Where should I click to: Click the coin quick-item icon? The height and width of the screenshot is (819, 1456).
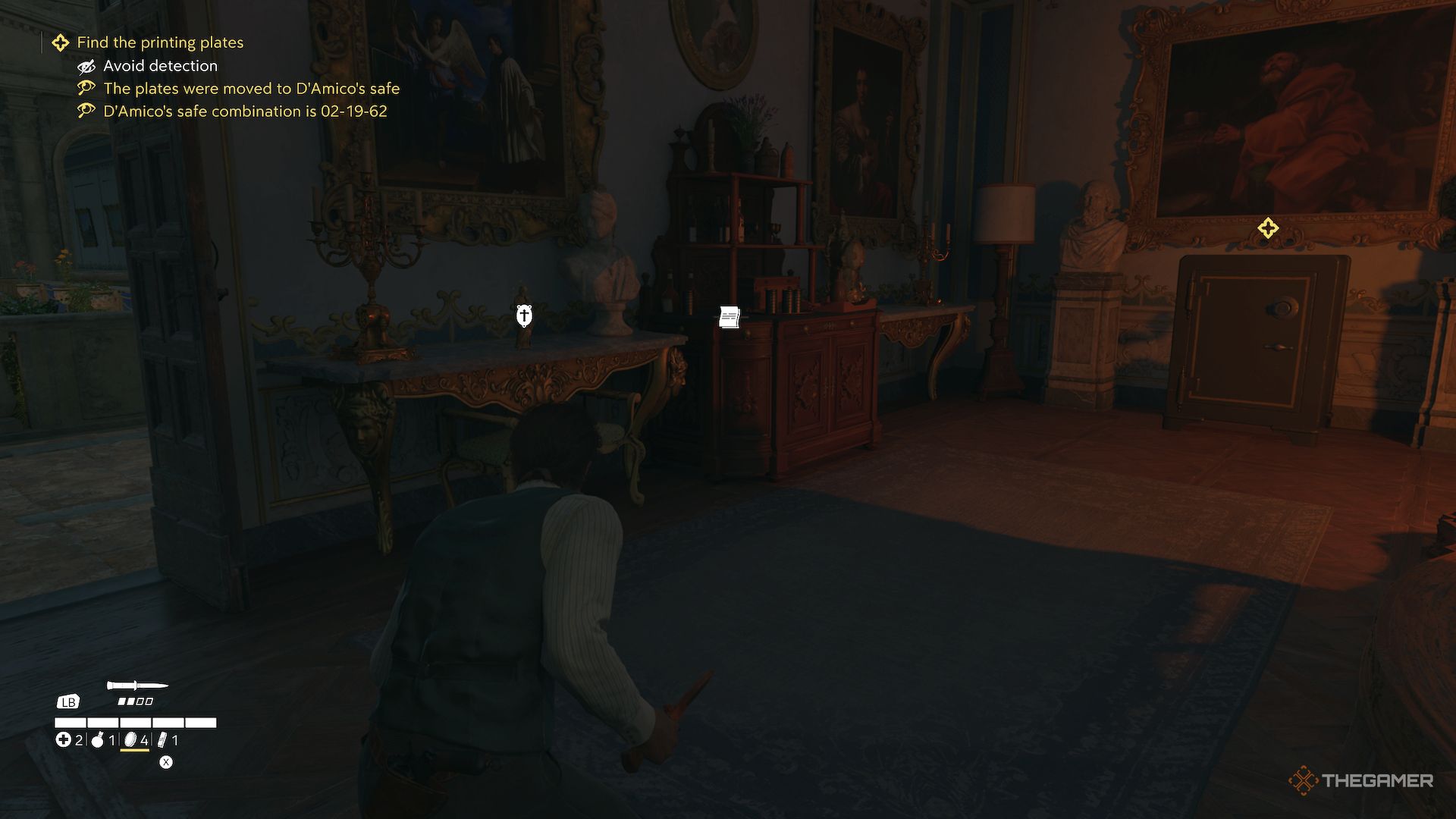click(130, 741)
